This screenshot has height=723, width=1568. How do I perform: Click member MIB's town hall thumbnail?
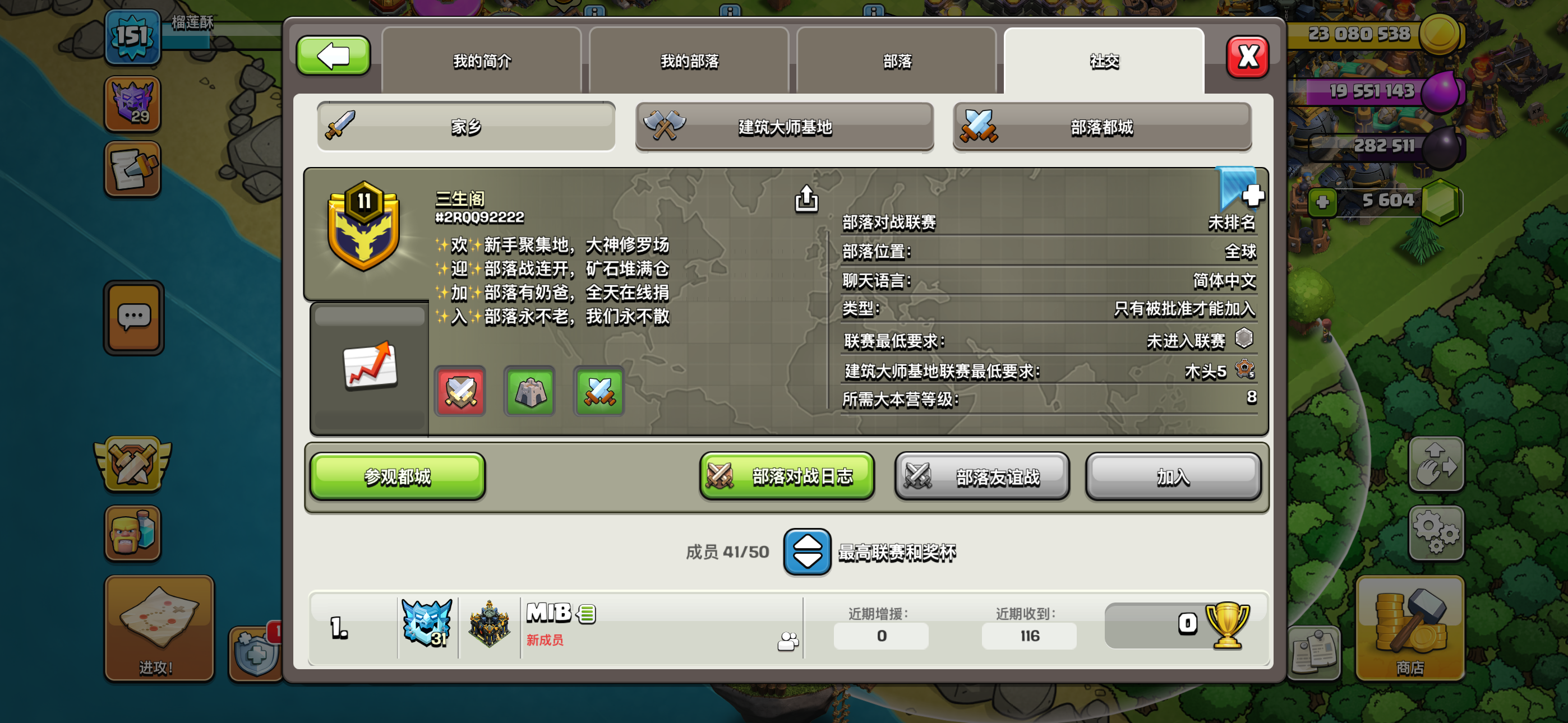[490, 622]
